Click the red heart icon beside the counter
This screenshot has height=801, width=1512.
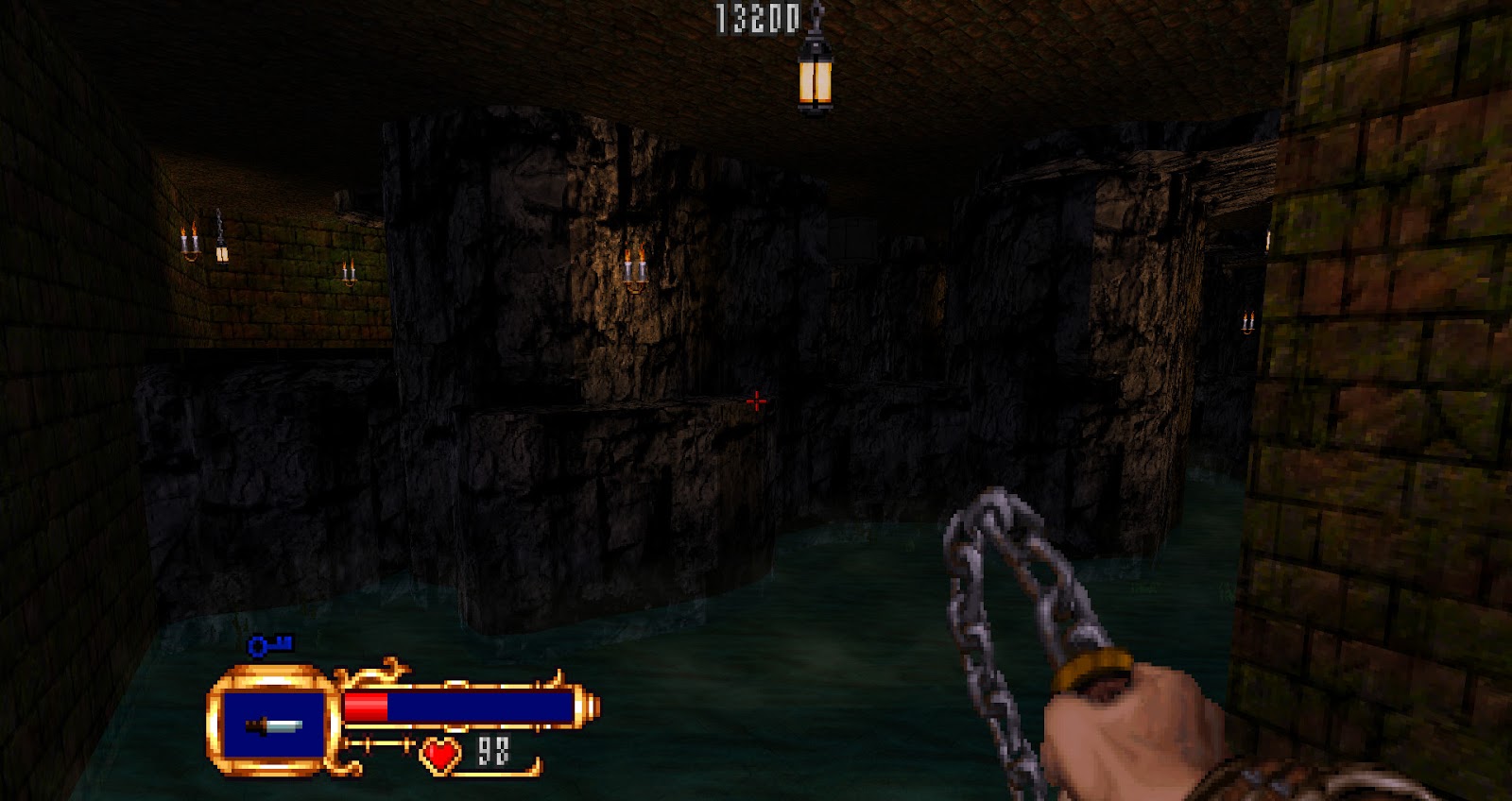click(439, 755)
